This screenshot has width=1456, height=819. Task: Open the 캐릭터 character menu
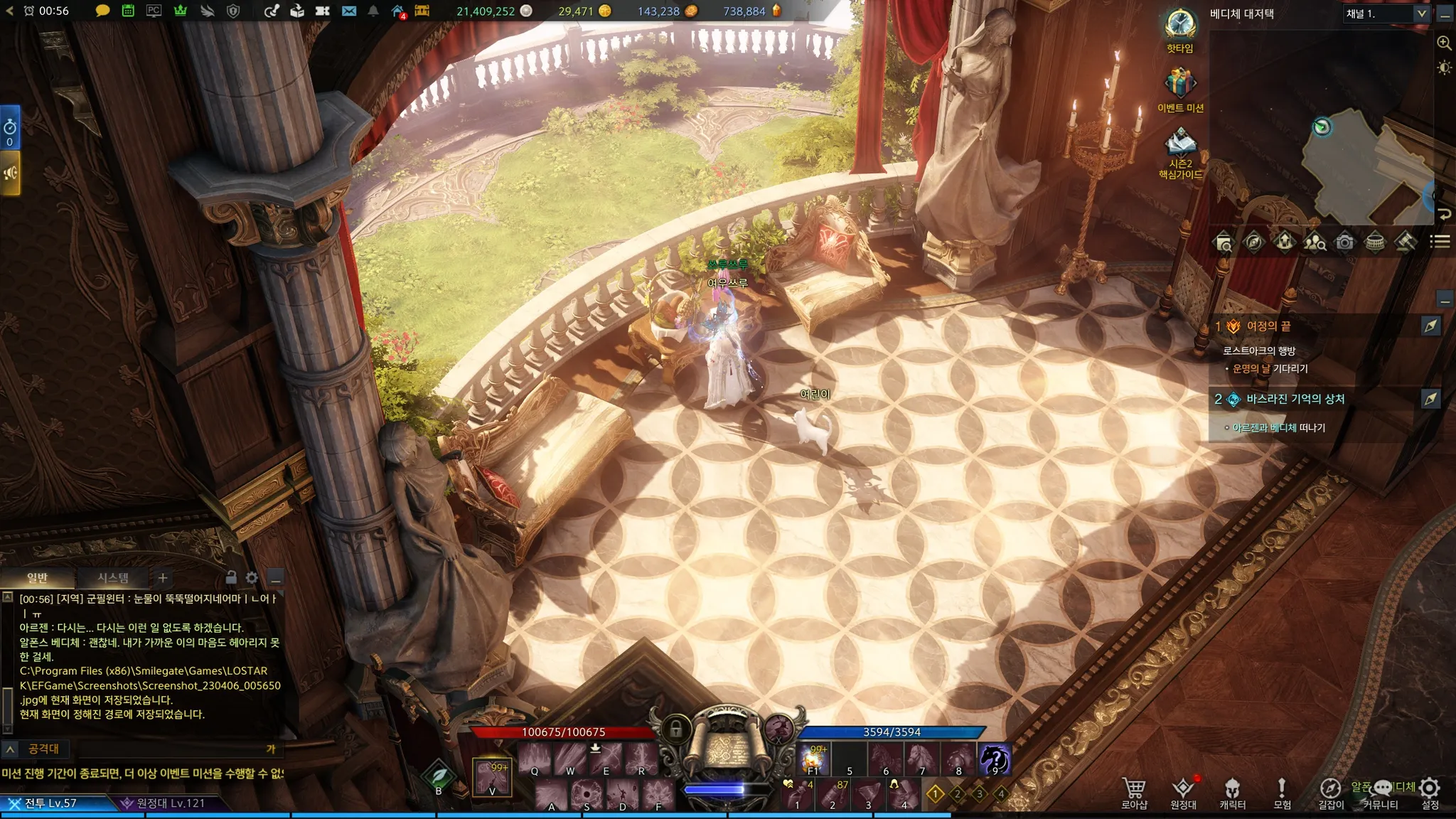1232,791
